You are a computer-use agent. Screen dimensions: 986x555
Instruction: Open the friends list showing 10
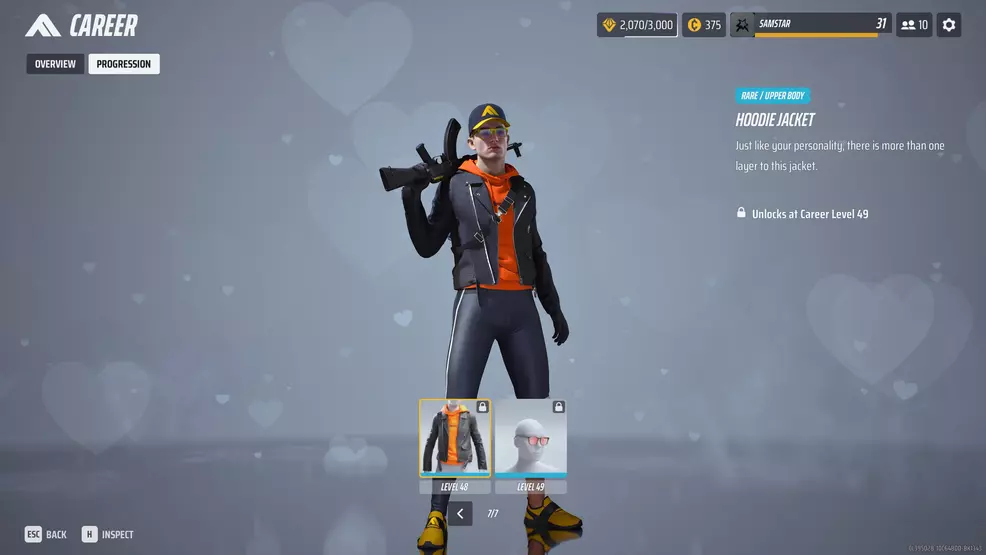click(x=914, y=25)
